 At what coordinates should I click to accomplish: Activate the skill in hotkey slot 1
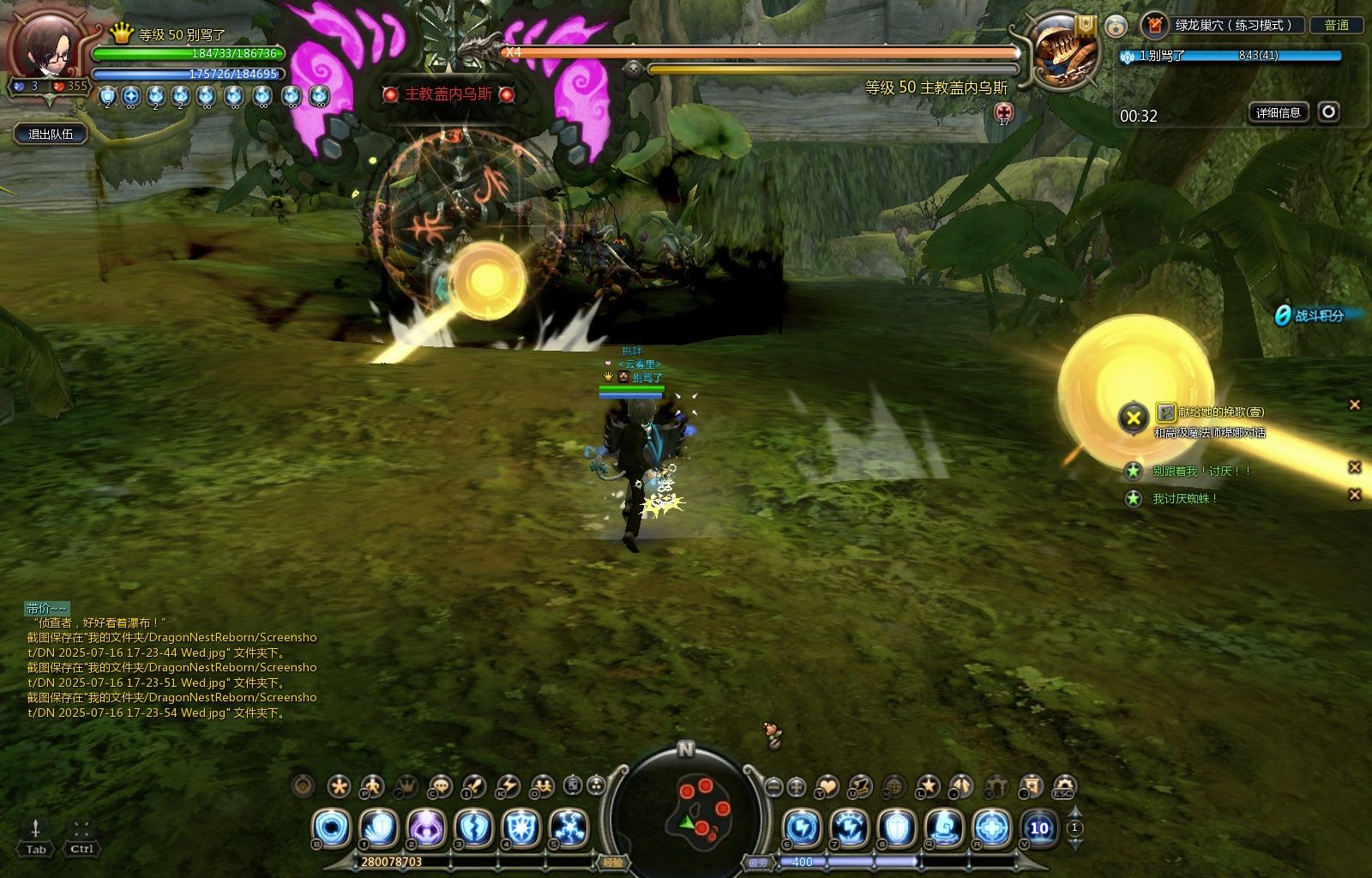[x=378, y=828]
